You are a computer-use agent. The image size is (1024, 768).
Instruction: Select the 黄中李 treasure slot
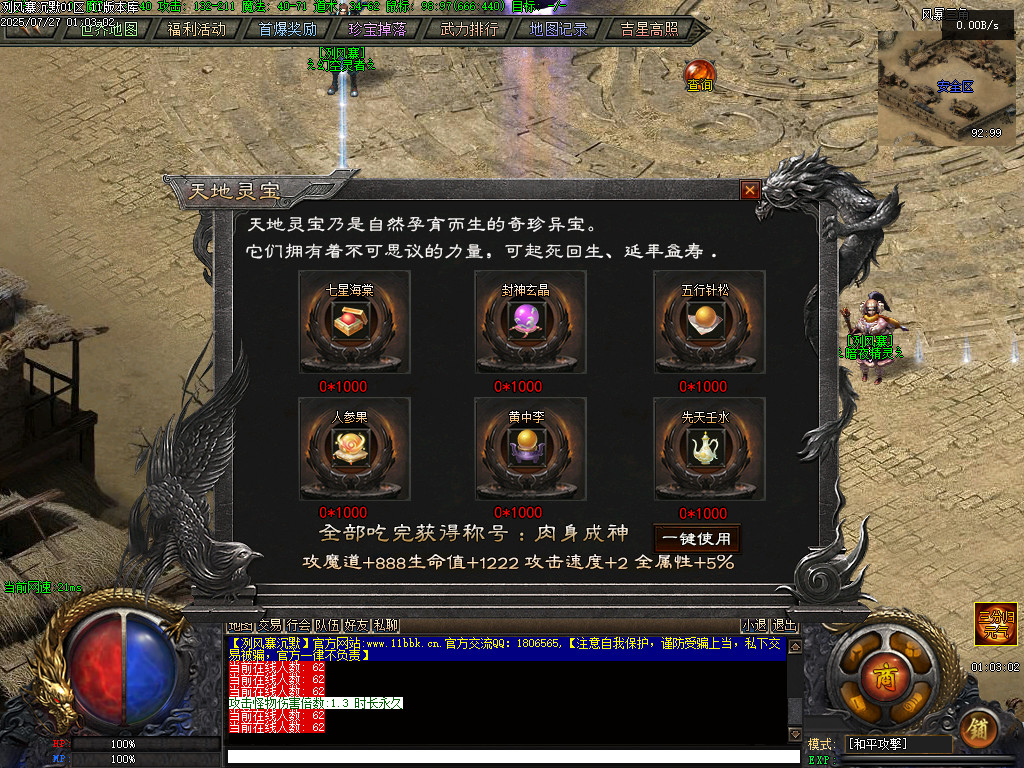coord(530,449)
